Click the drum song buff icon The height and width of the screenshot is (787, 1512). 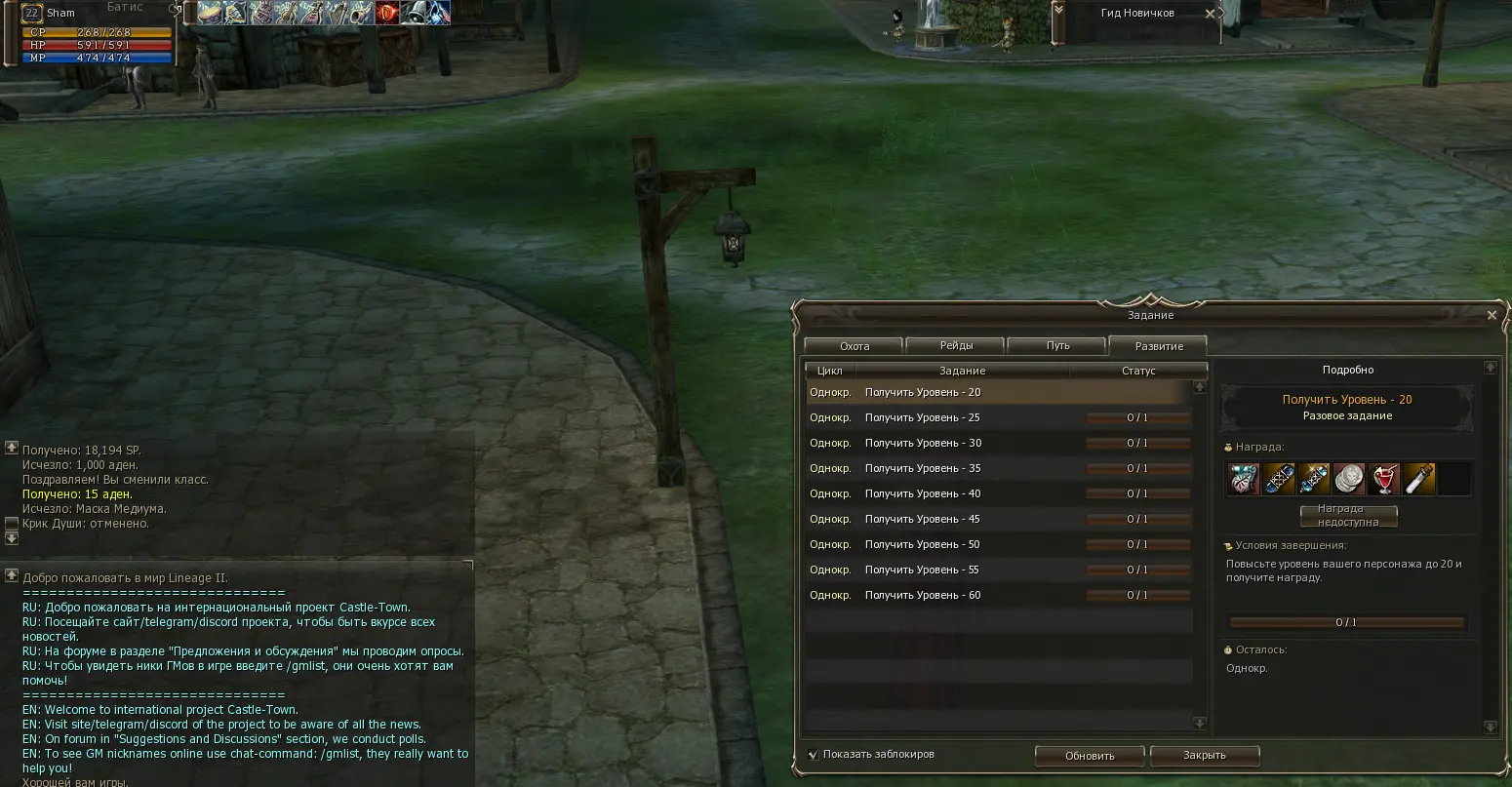click(x=210, y=13)
